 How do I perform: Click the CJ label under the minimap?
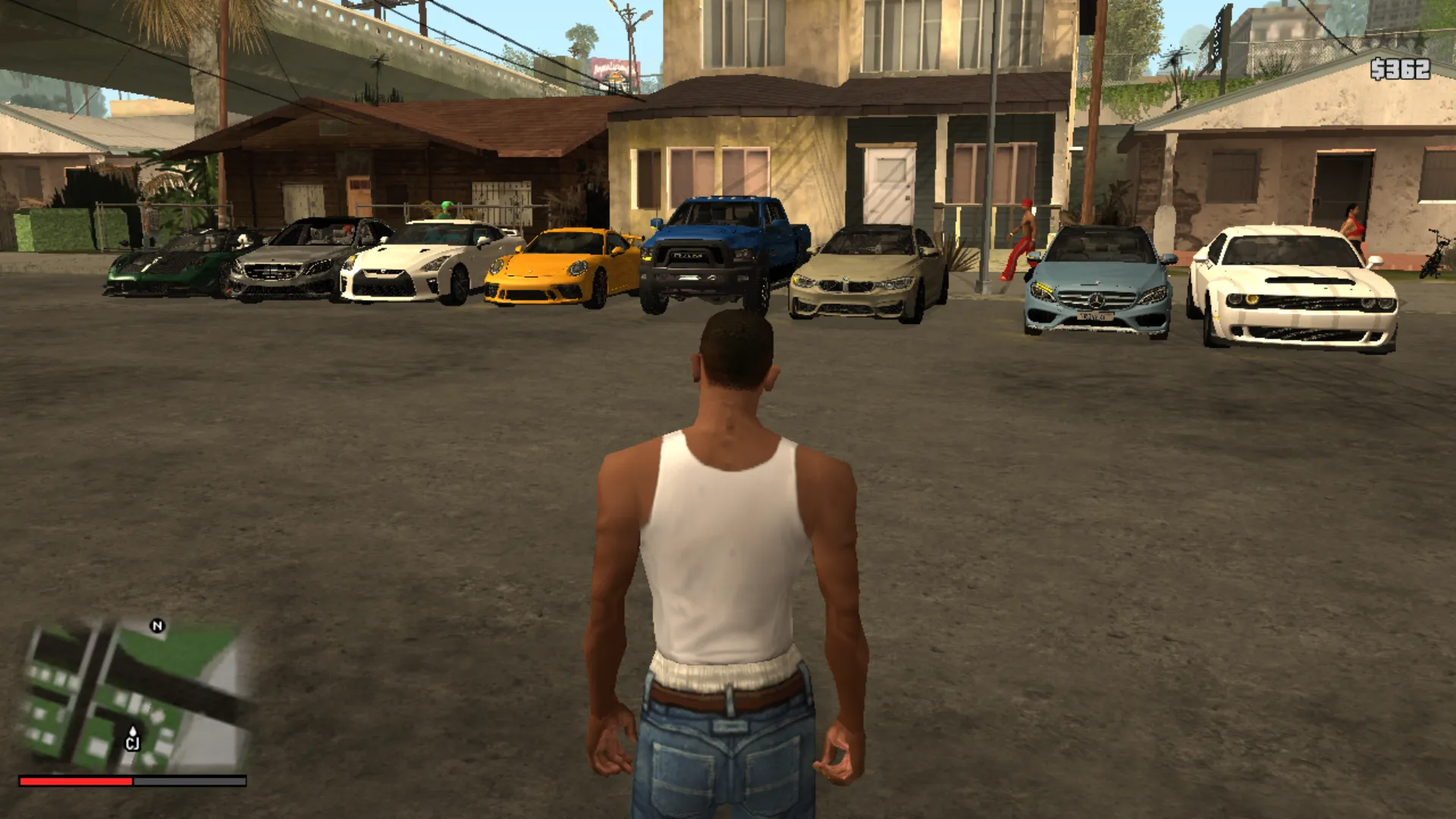pos(133,740)
